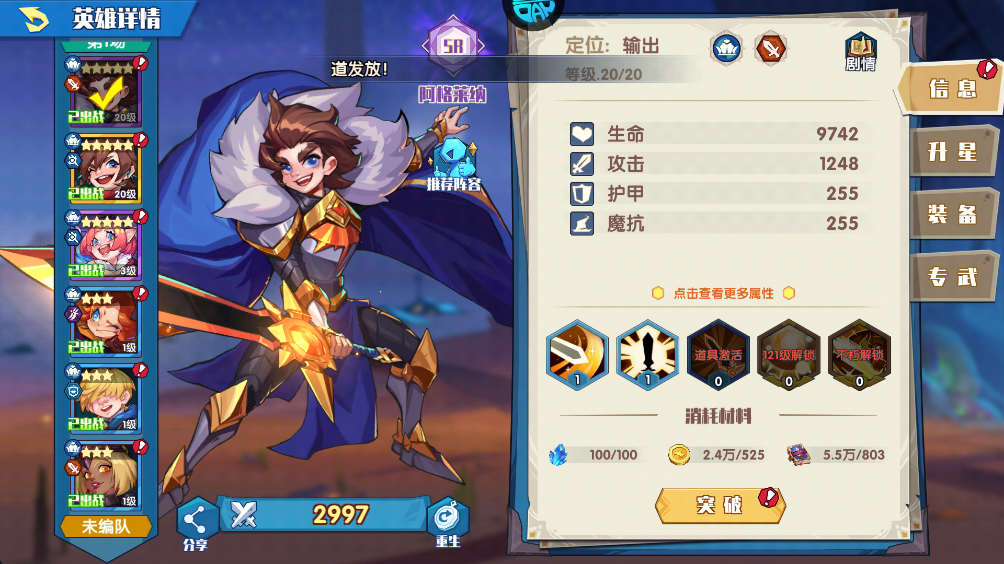The height and width of the screenshot is (564, 1004).
Task: Inspect the 121级解锁 locked skill slot
Action: 787,354
